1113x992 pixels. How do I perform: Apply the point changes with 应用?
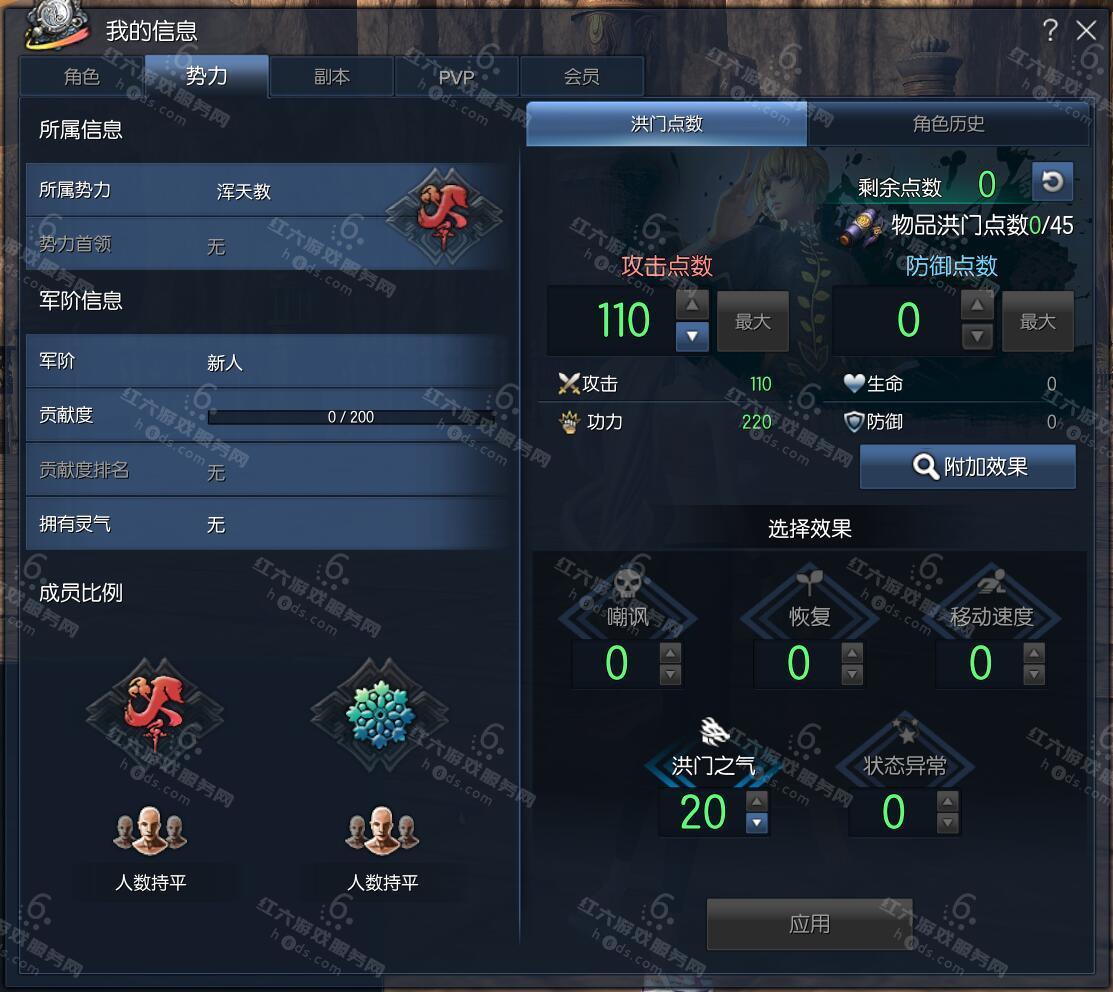point(809,923)
